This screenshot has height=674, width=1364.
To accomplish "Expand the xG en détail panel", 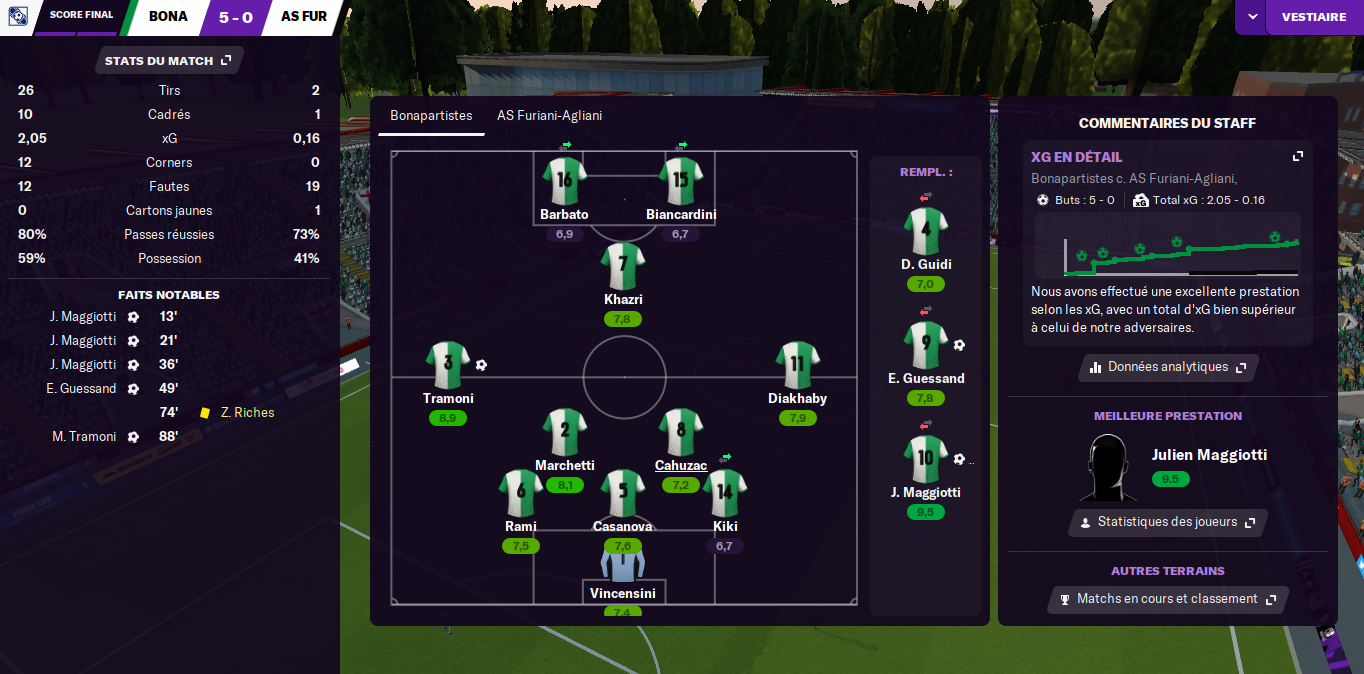I will [x=1297, y=157].
